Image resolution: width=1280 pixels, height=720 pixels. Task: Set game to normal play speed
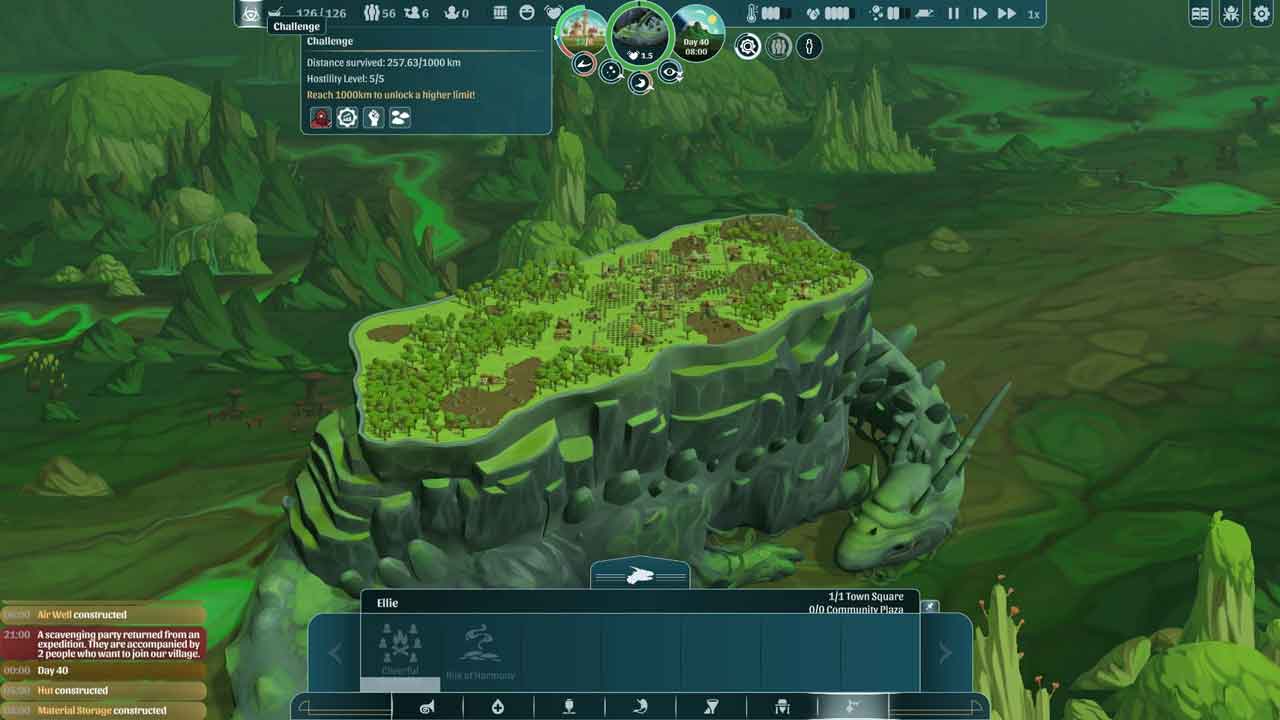point(980,14)
